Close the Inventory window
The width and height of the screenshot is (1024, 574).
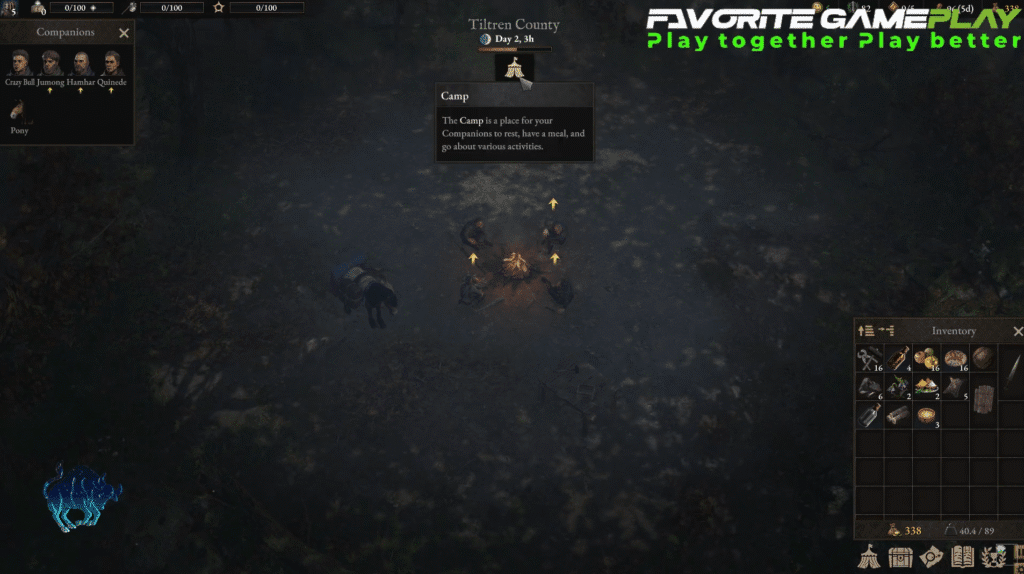click(1018, 331)
